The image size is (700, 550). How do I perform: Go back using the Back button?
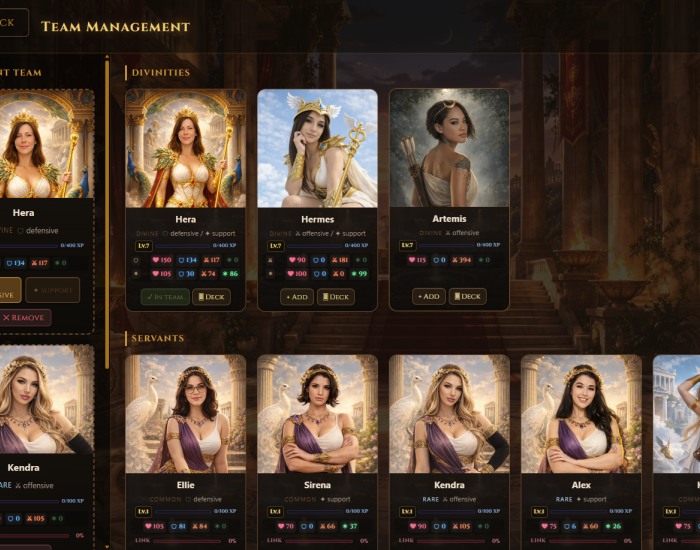(x=10, y=22)
